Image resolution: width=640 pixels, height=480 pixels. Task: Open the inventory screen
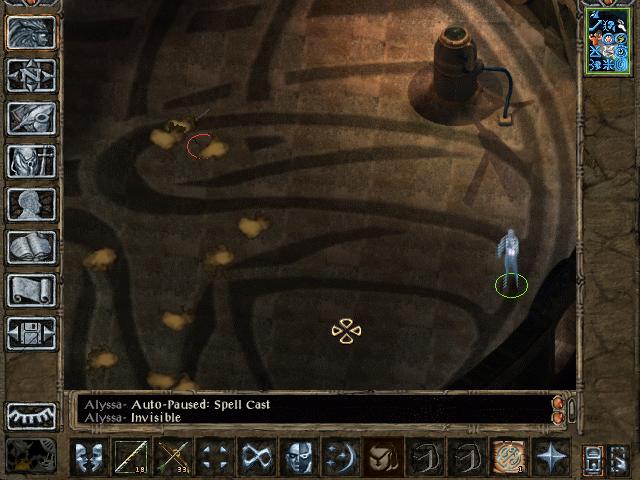[x=31, y=161]
